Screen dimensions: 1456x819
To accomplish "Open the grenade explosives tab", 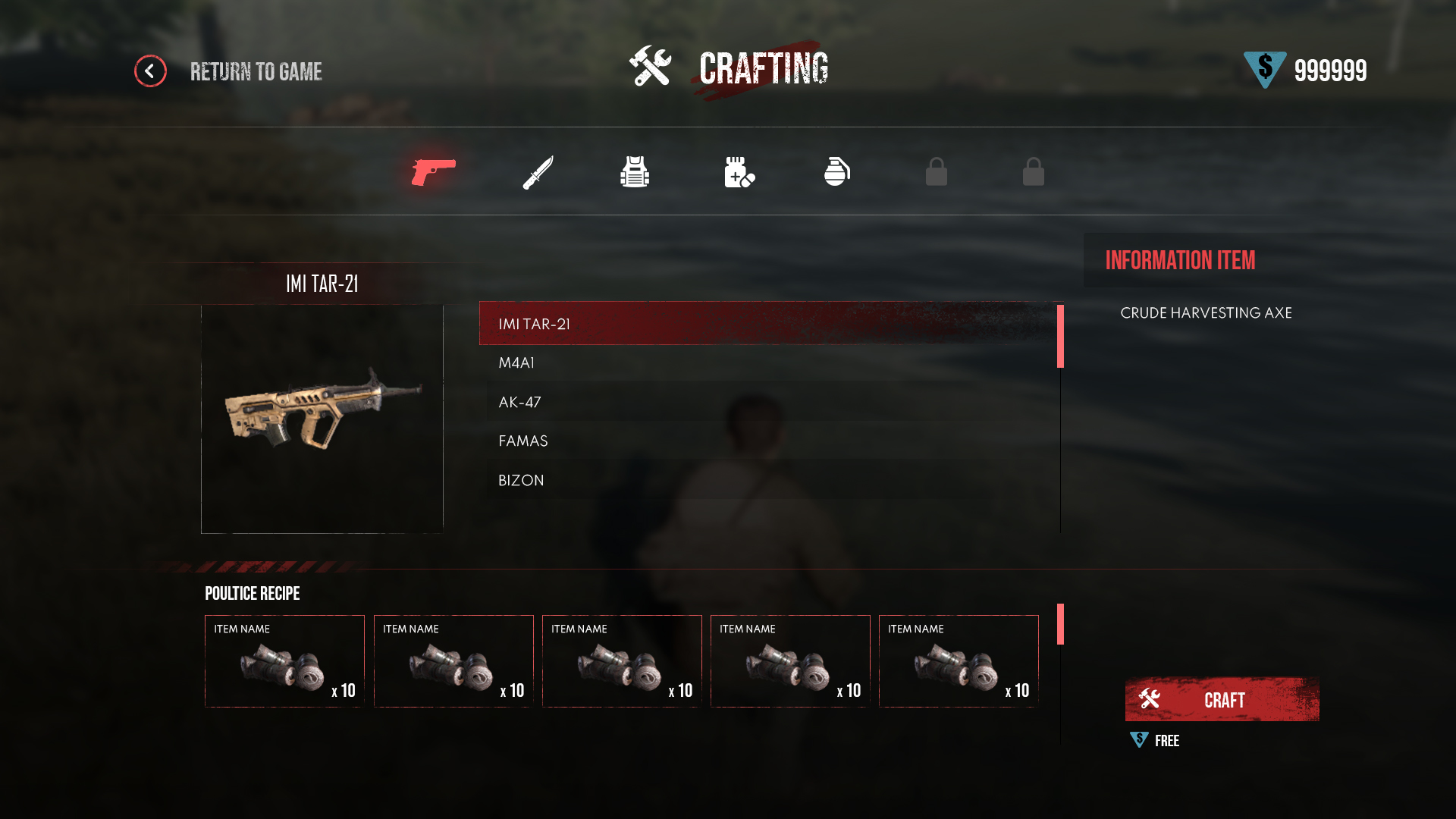I will 837,172.
